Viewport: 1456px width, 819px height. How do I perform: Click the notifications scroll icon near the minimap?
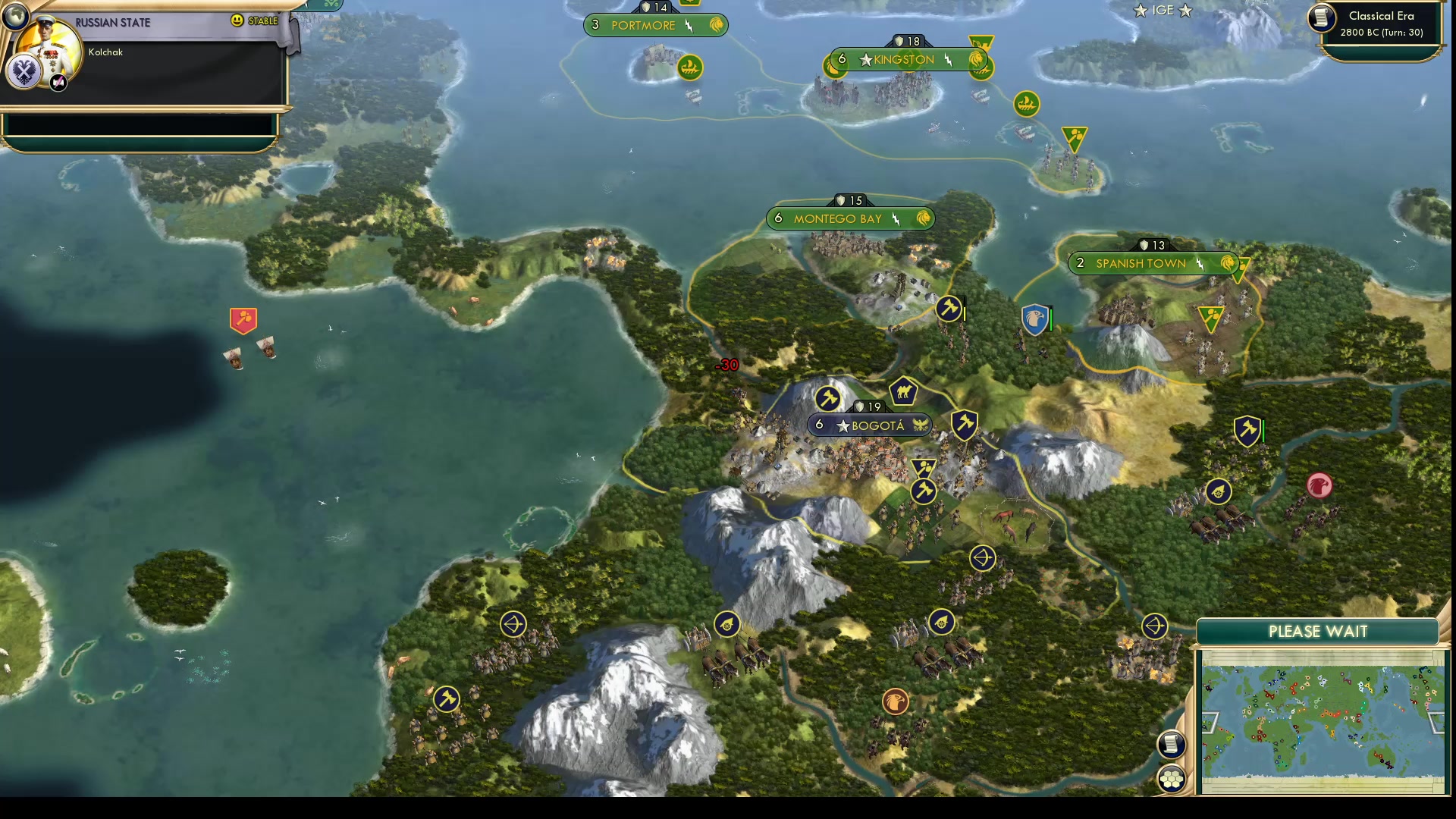pos(1172,745)
